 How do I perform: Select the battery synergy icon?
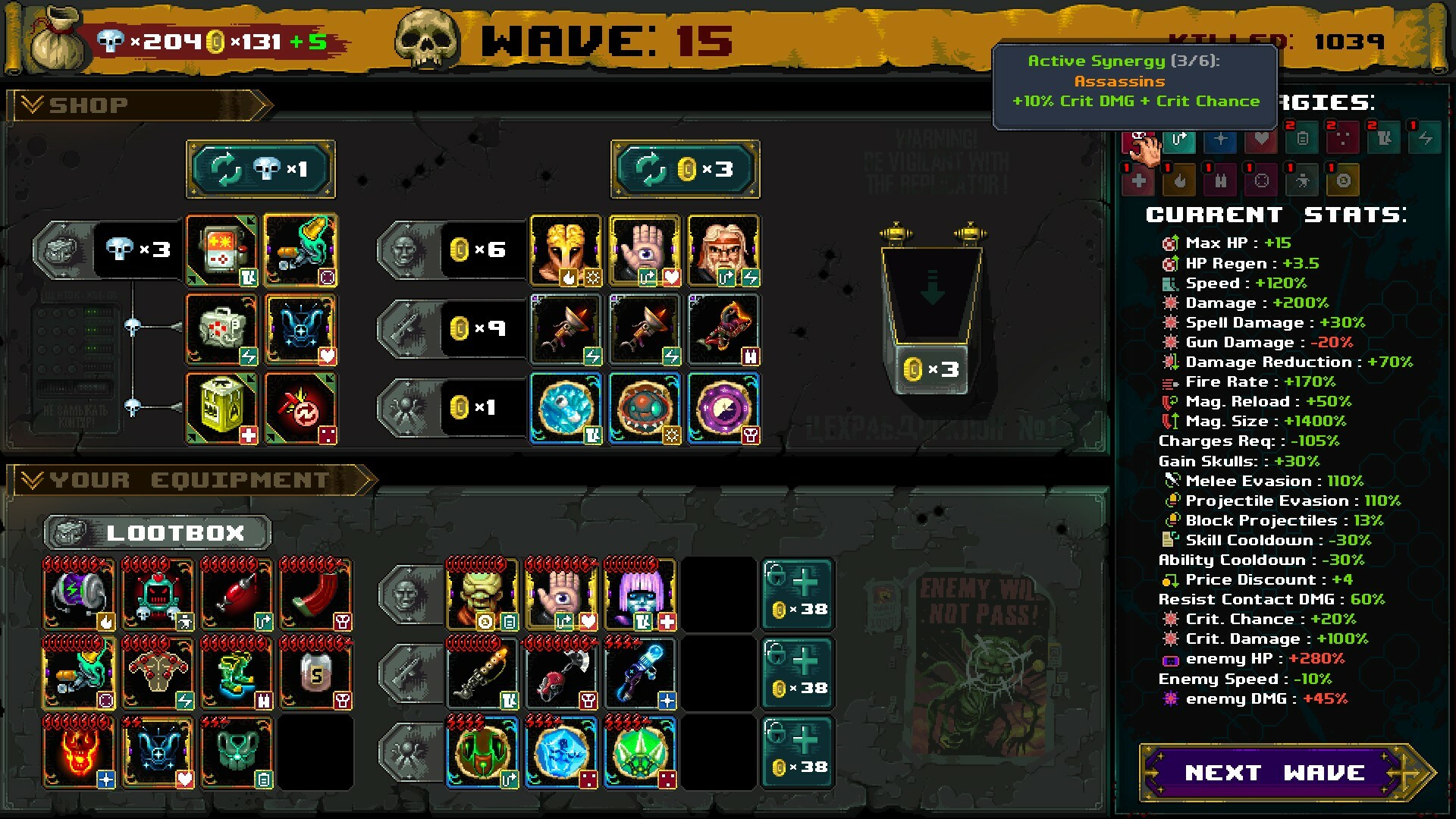click(x=1302, y=141)
